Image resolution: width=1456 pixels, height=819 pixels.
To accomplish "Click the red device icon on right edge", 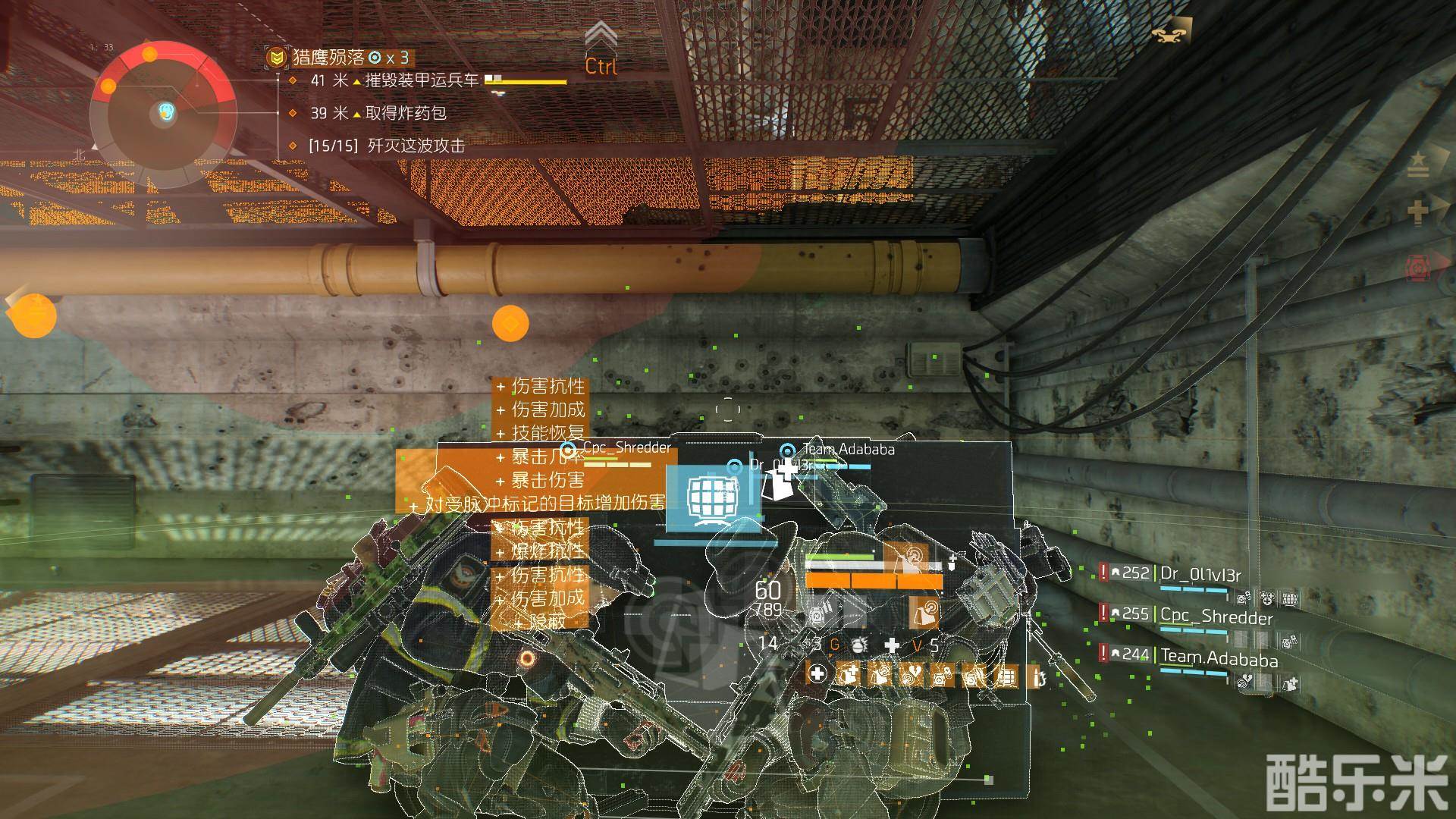I will (x=1416, y=267).
